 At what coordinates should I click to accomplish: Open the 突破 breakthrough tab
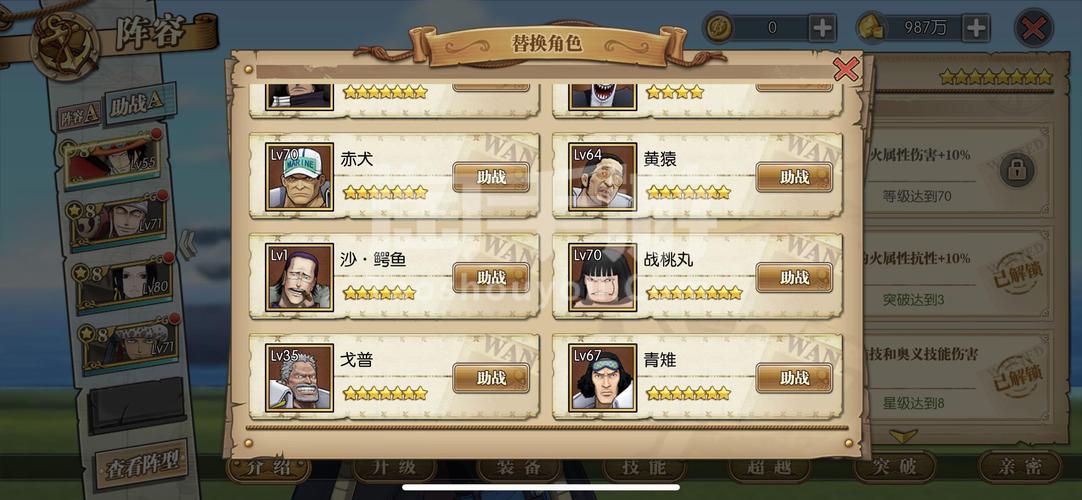[x=894, y=468]
